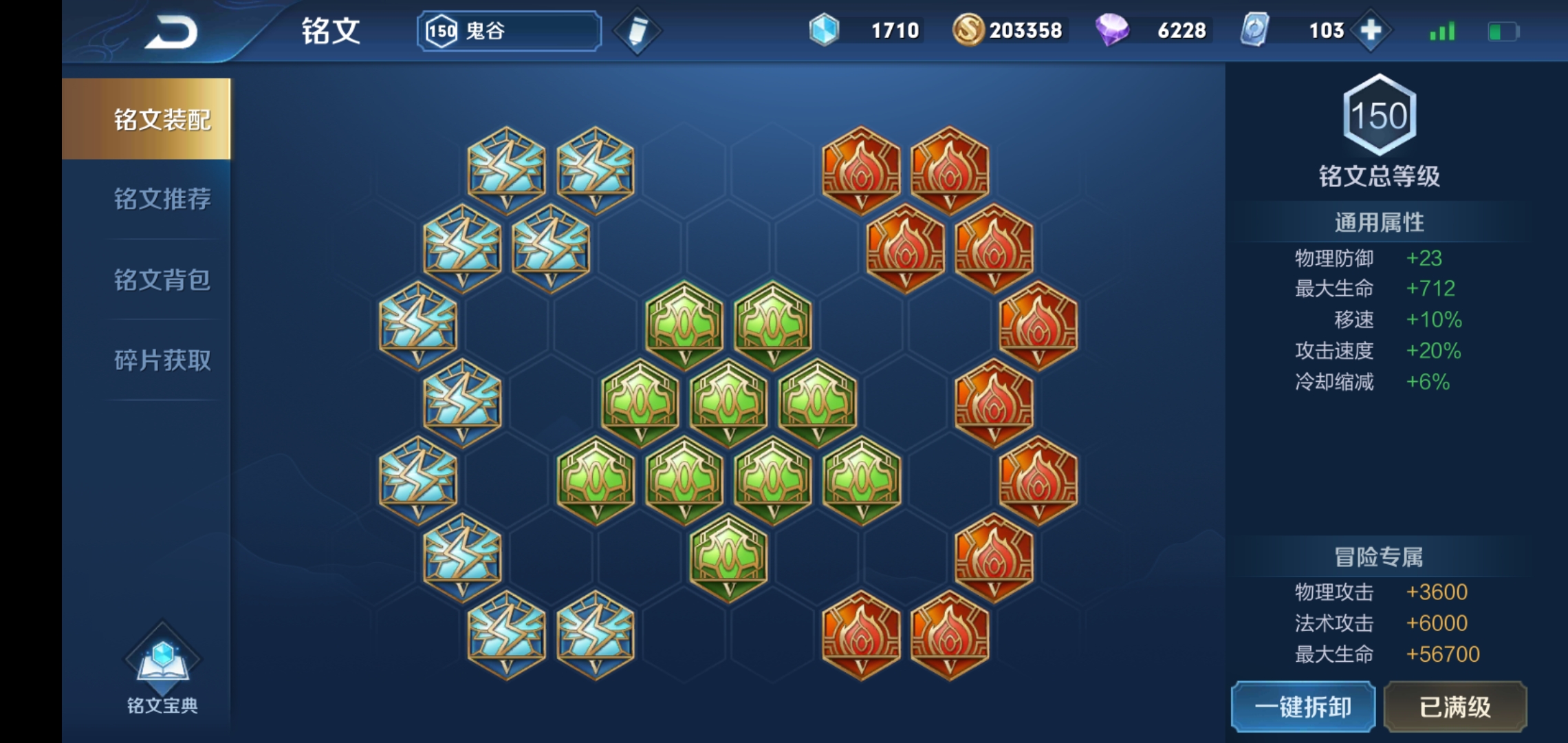Select the 铭文背包 tab
This screenshot has height=743, width=1568.
[x=162, y=280]
